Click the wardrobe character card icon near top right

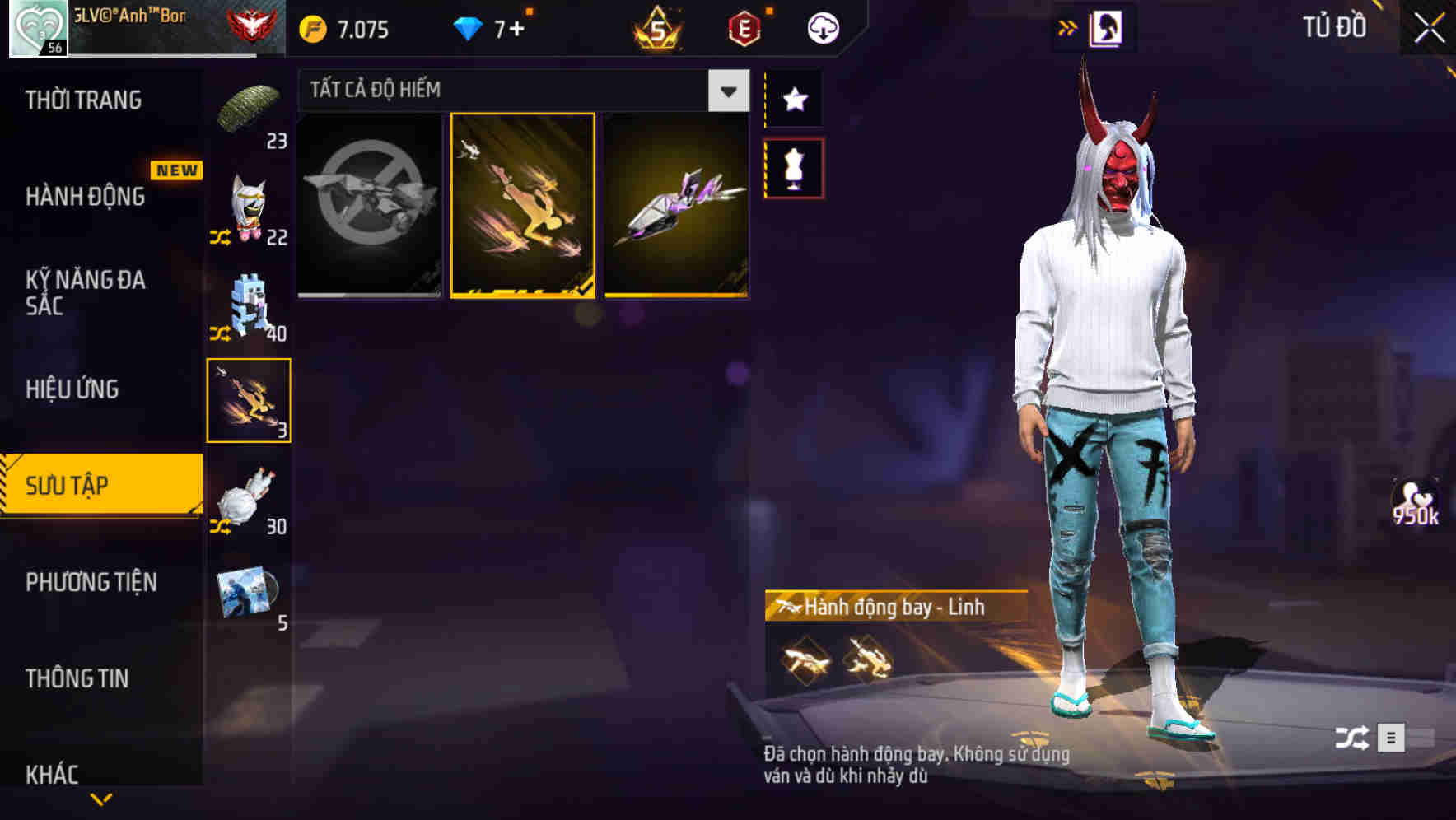click(1108, 27)
